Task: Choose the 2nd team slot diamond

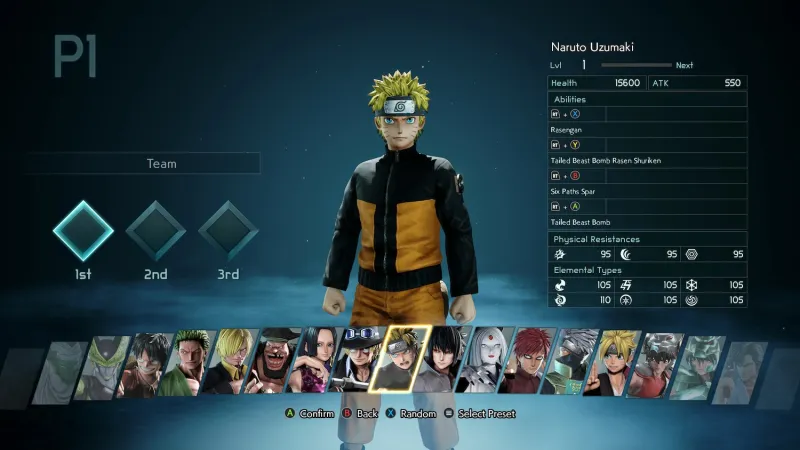Action: pos(155,231)
